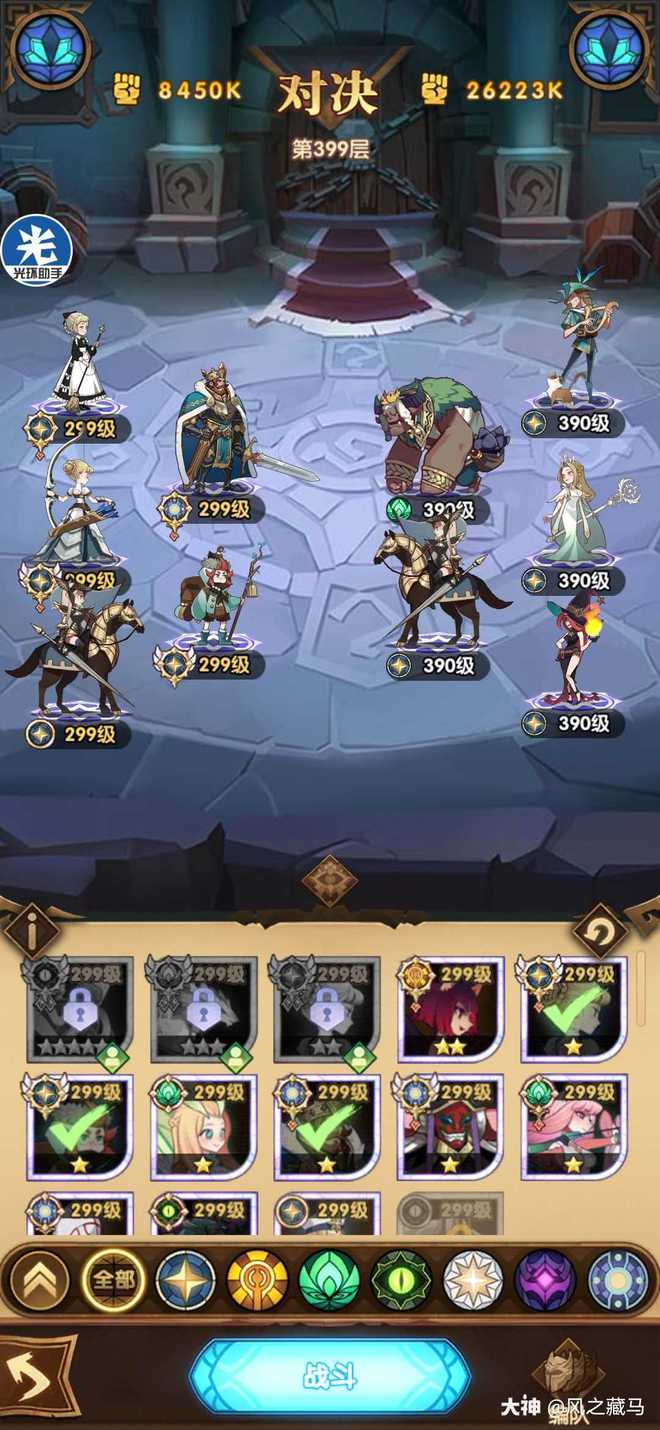Start the battle with the 战斗 button
Image resolution: width=660 pixels, height=1430 pixels.
click(329, 1376)
